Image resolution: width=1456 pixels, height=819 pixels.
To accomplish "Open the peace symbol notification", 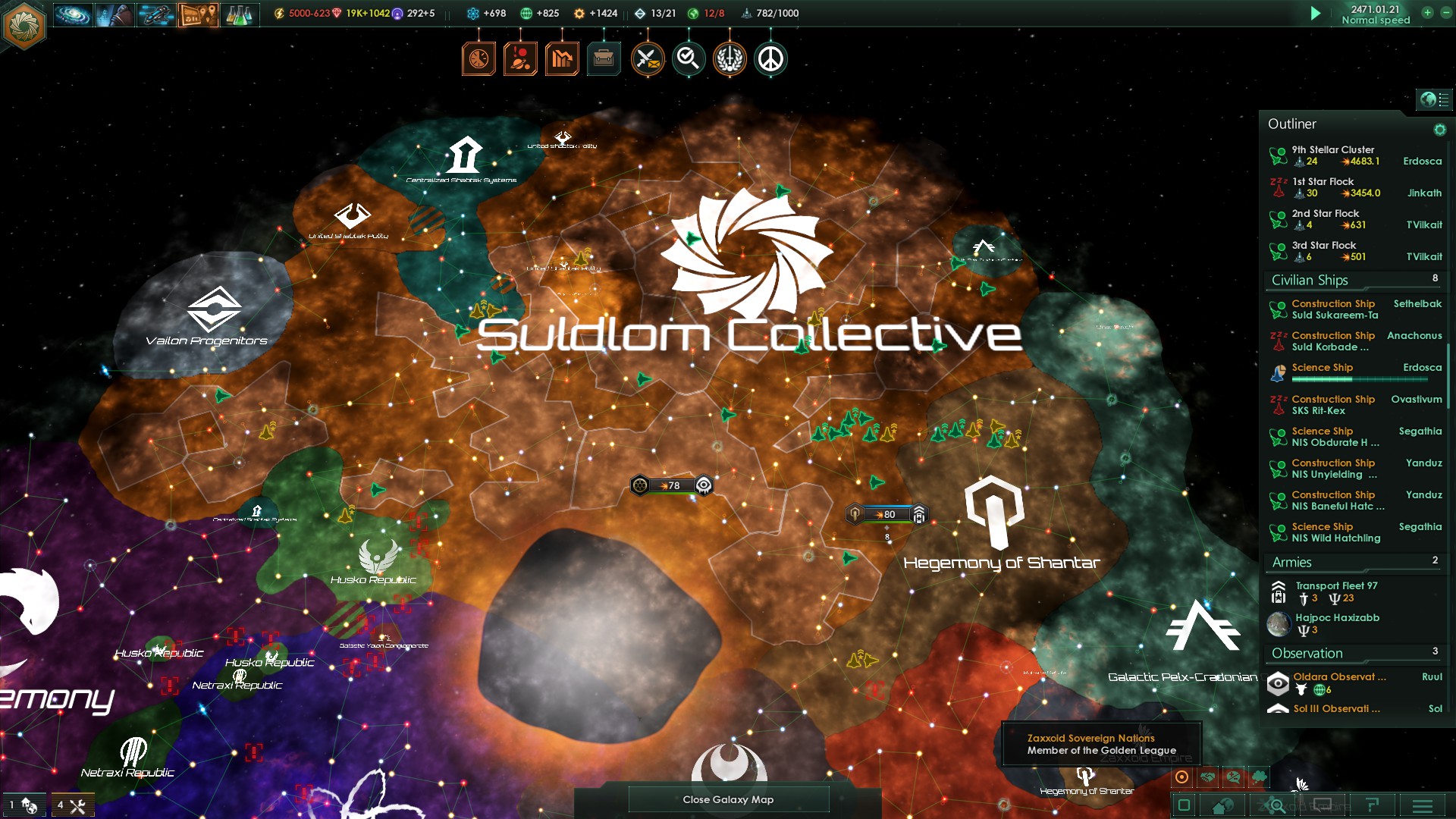I will (x=770, y=58).
